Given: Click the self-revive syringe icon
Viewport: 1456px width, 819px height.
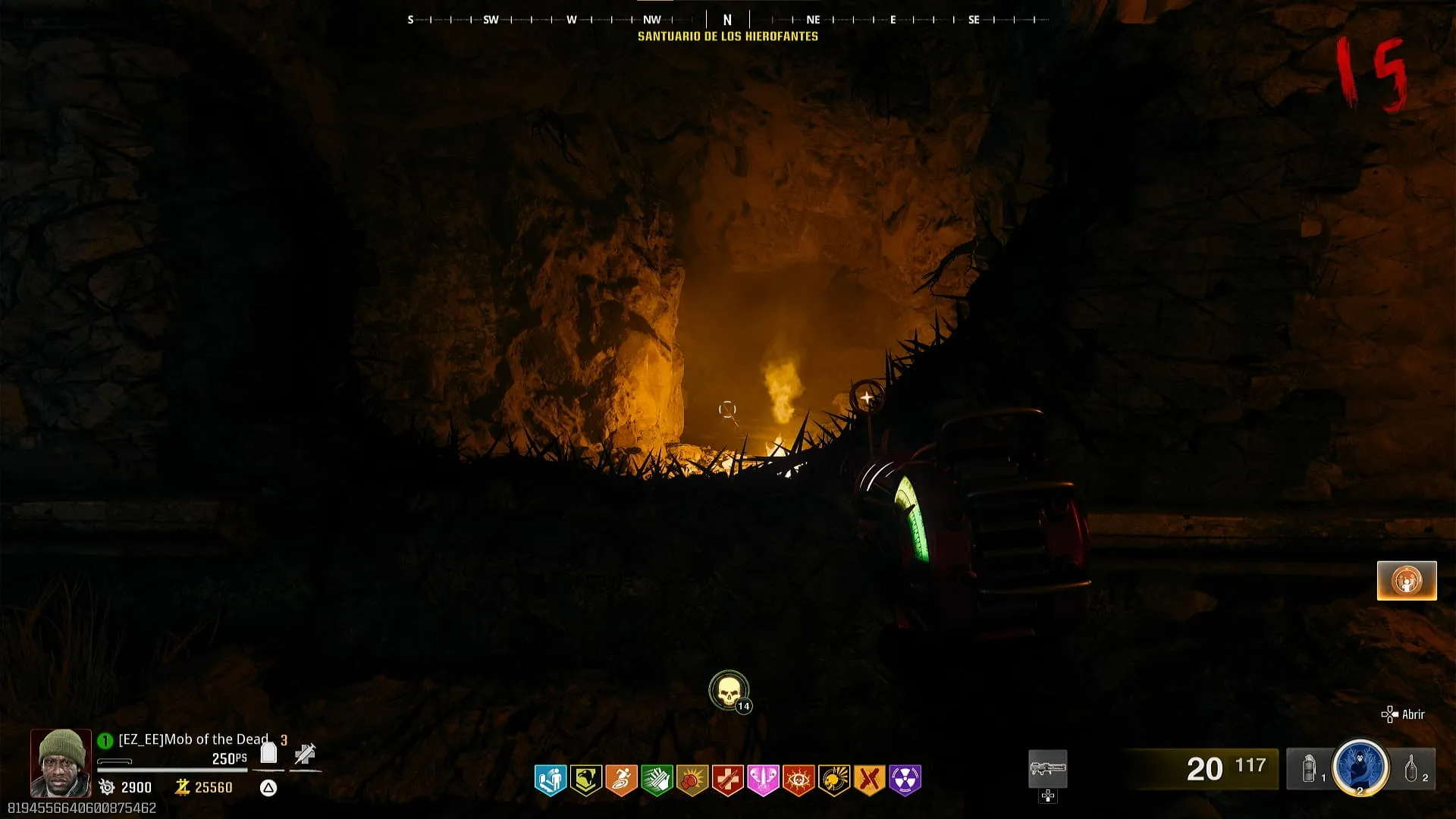Looking at the screenshot, I should pyautogui.click(x=305, y=754).
